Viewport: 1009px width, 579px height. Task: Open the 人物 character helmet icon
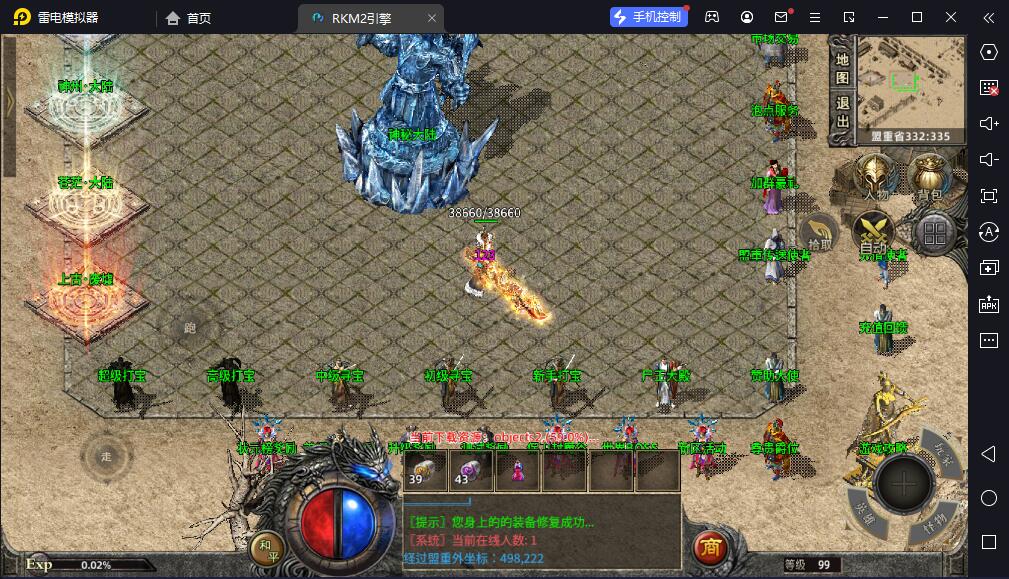[x=876, y=178]
